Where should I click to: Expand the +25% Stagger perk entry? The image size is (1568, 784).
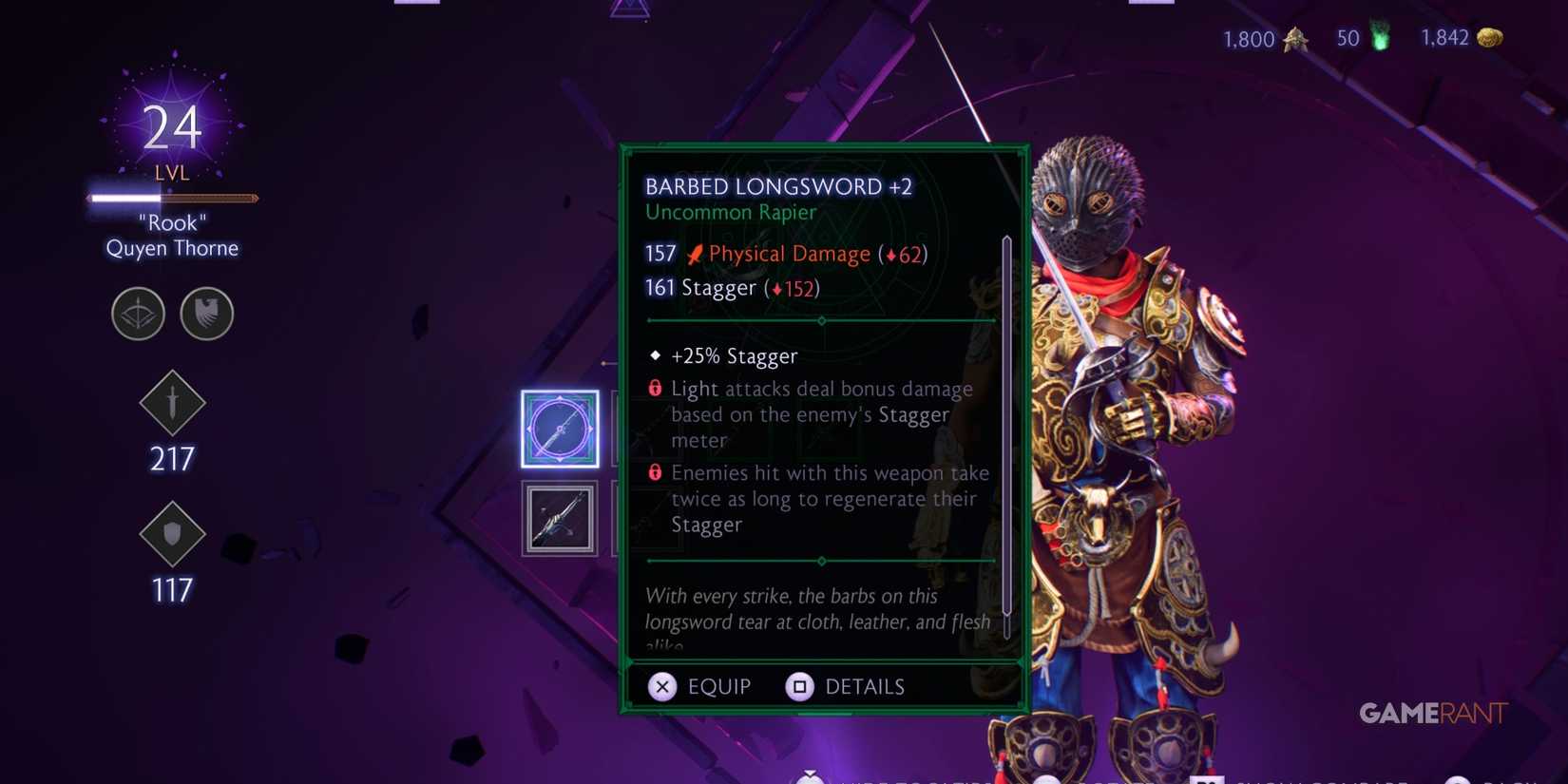click(x=734, y=355)
